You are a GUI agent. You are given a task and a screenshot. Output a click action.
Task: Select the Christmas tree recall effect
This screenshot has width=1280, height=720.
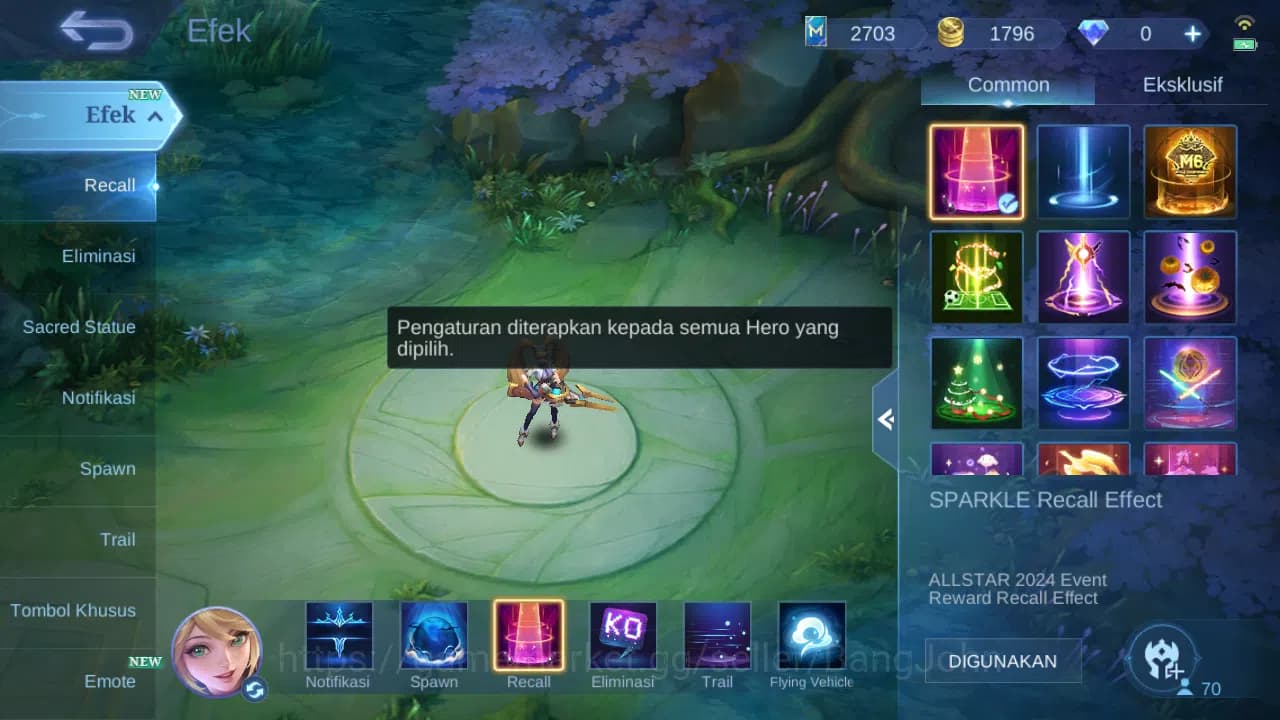[976, 383]
